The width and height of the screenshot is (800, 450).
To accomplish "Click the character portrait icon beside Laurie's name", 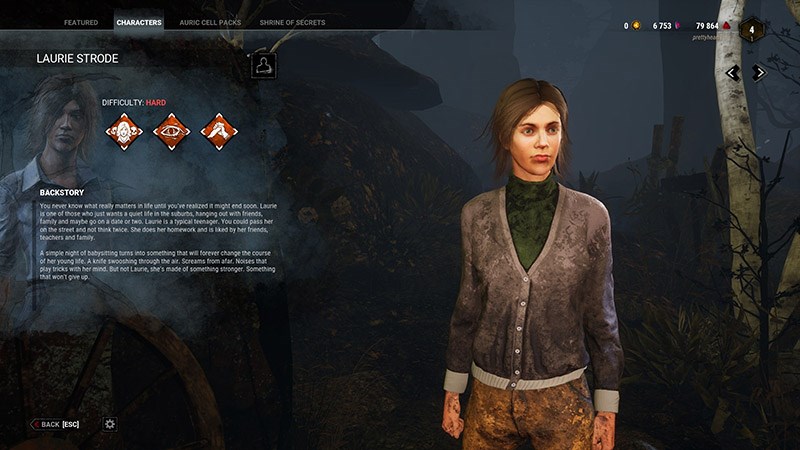I will 263,66.
